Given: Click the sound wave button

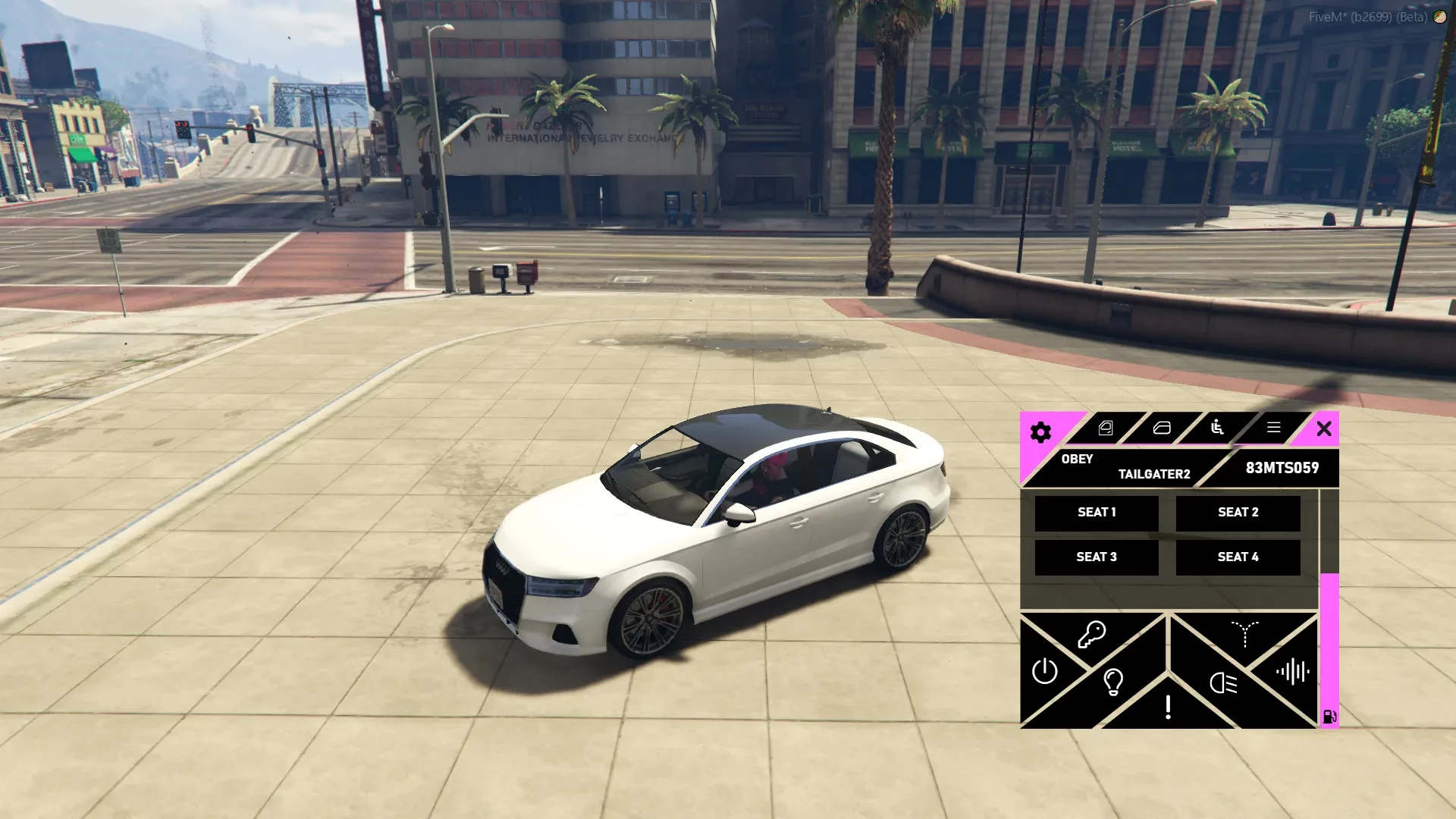Looking at the screenshot, I should [1292, 671].
